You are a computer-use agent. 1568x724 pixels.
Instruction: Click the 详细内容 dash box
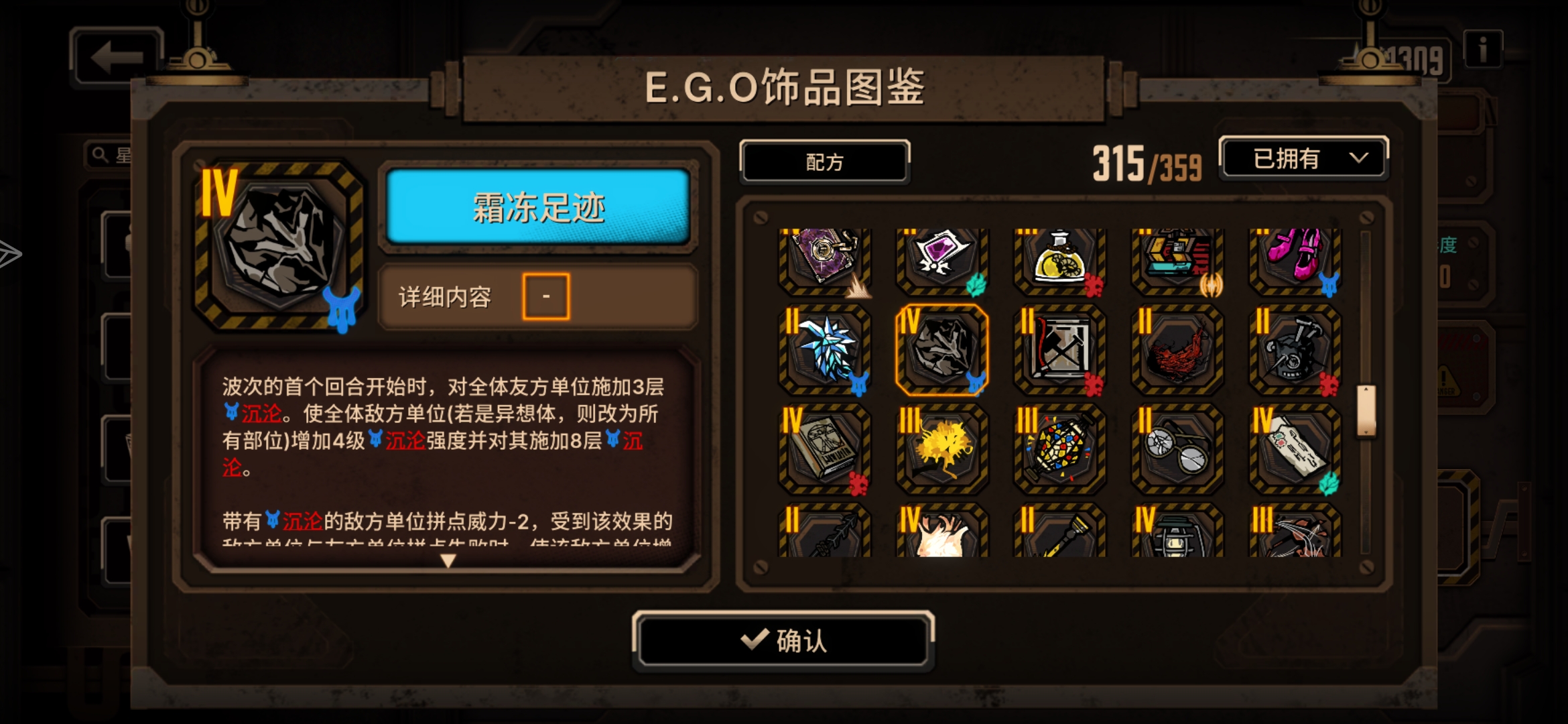tap(546, 296)
